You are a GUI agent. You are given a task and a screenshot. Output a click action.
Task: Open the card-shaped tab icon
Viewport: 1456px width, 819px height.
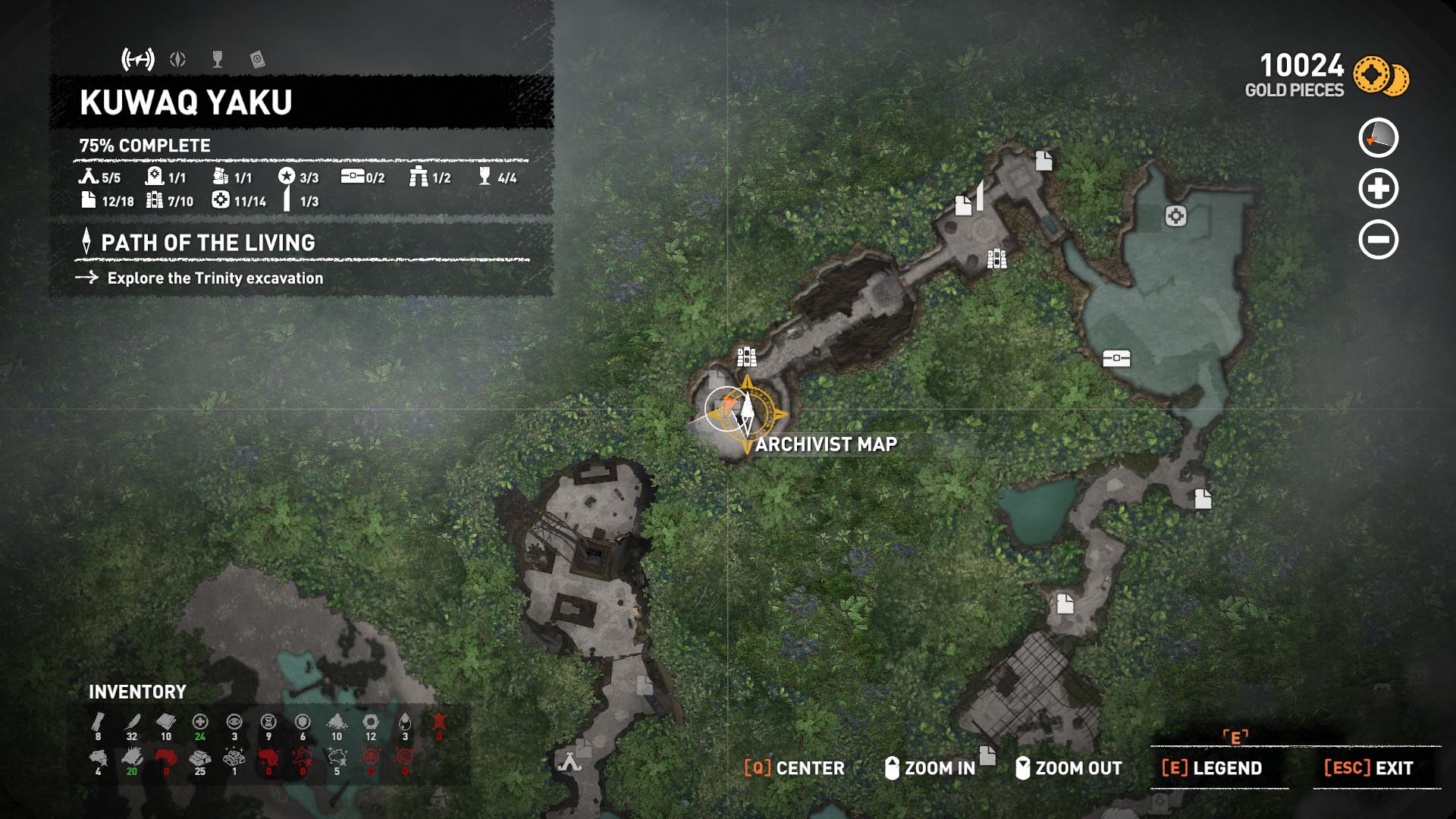tap(257, 59)
